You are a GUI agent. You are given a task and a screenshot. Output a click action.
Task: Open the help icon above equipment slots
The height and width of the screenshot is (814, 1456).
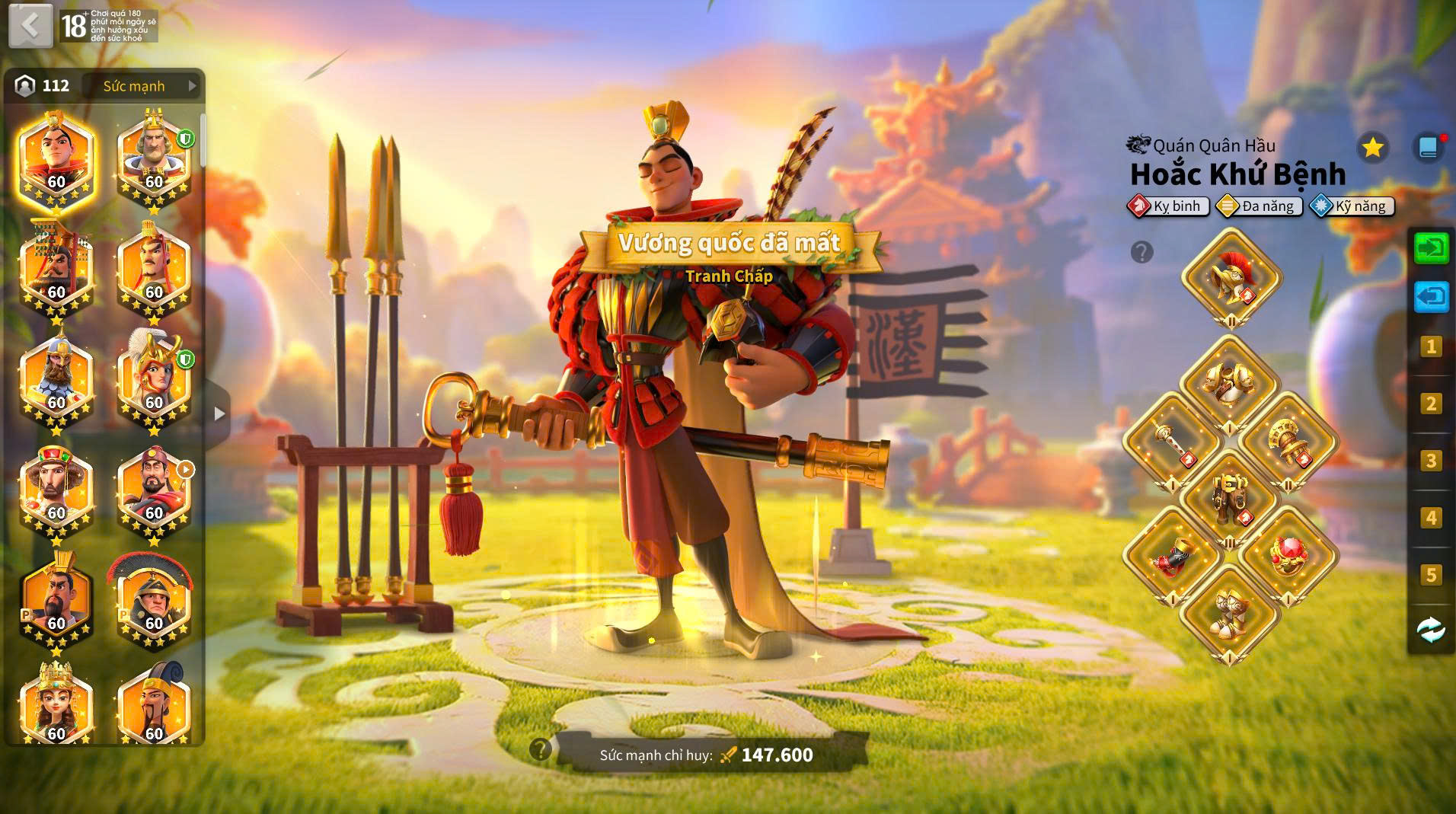point(1141,252)
